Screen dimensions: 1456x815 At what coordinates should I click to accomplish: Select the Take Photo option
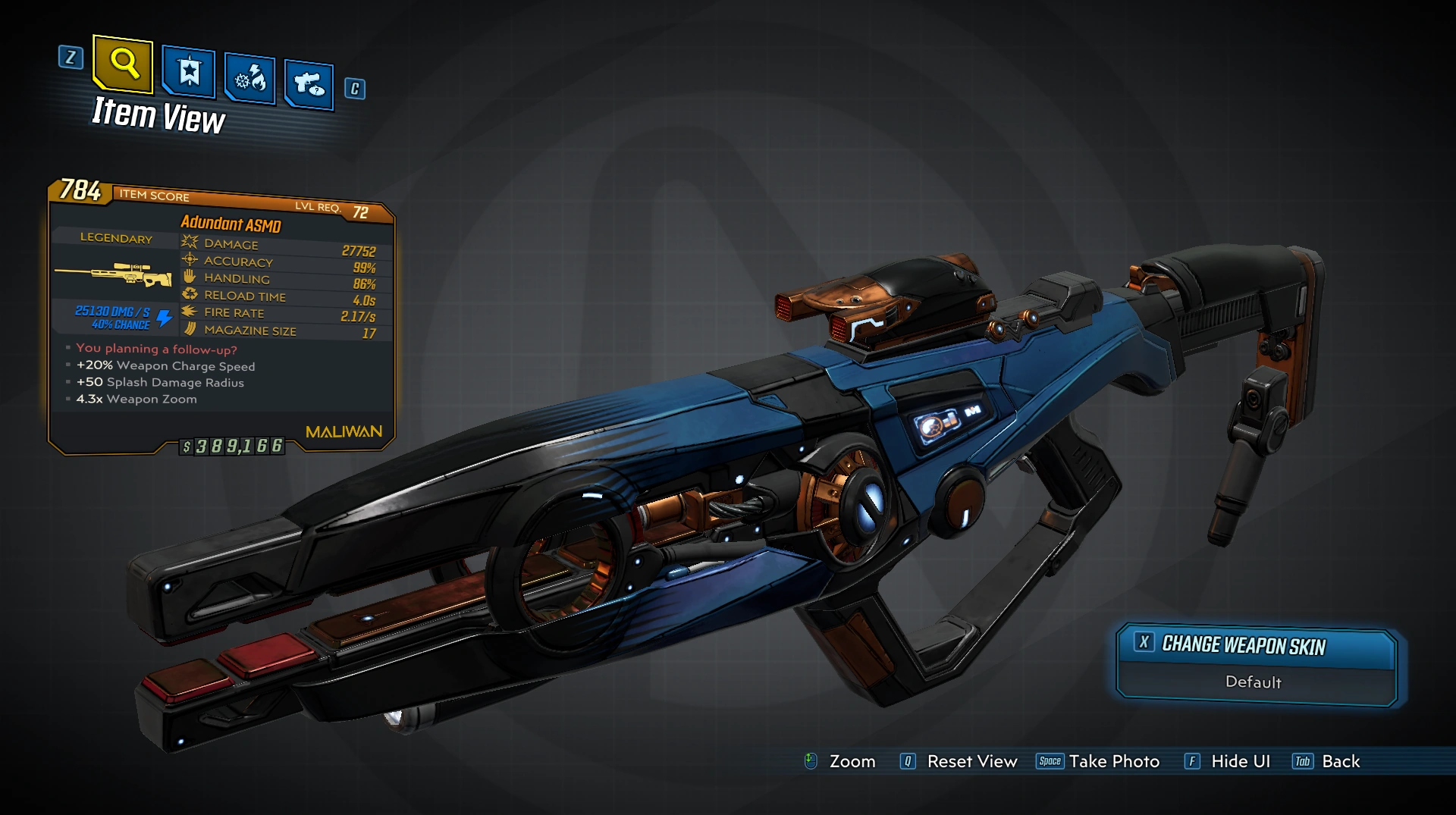1113,761
